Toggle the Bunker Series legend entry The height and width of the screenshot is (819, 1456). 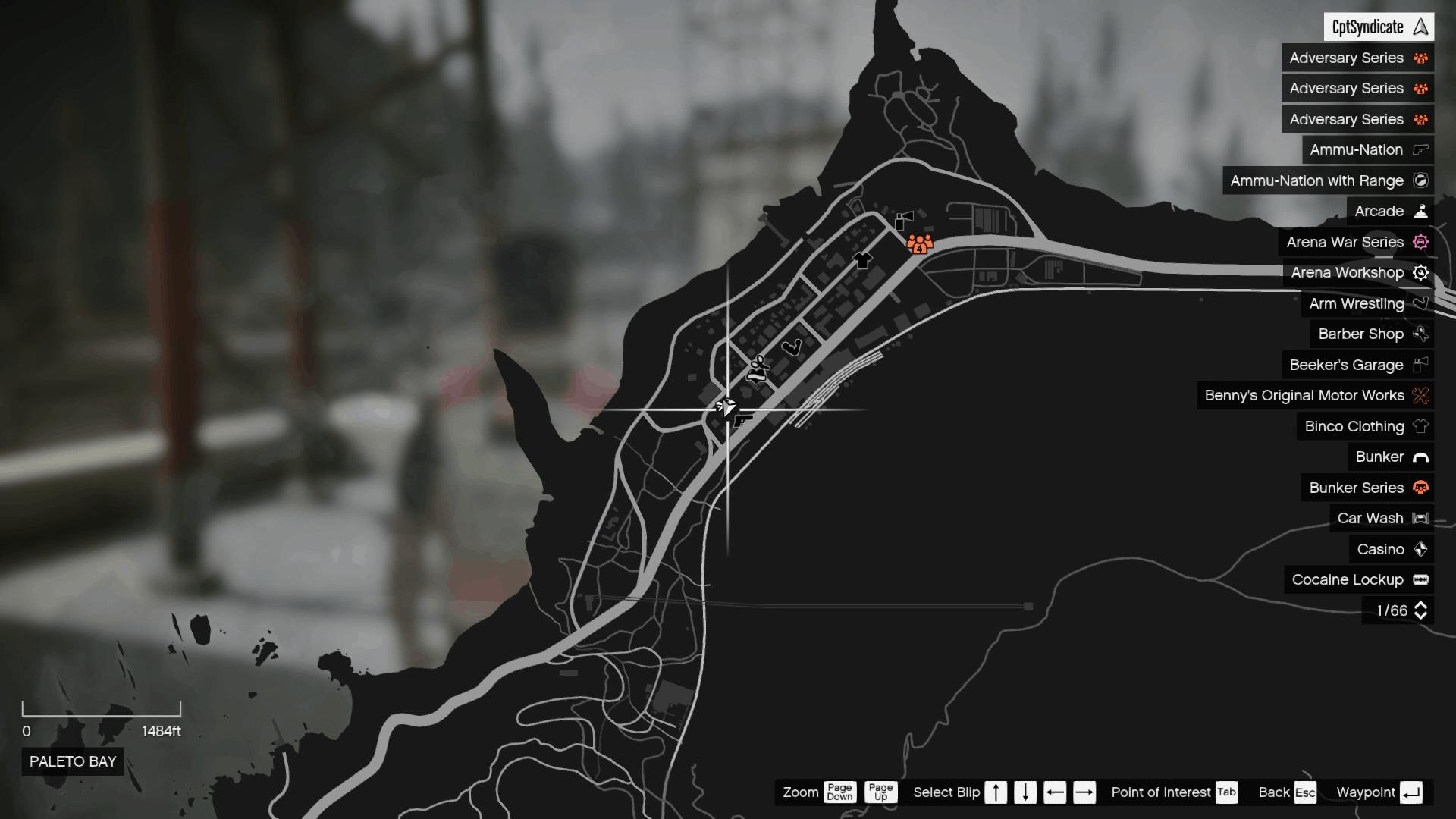[x=1367, y=488]
